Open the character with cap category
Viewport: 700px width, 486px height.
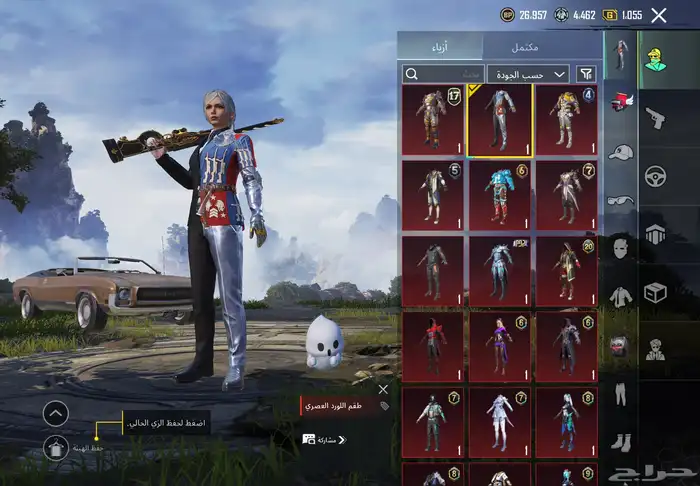[x=655, y=61]
